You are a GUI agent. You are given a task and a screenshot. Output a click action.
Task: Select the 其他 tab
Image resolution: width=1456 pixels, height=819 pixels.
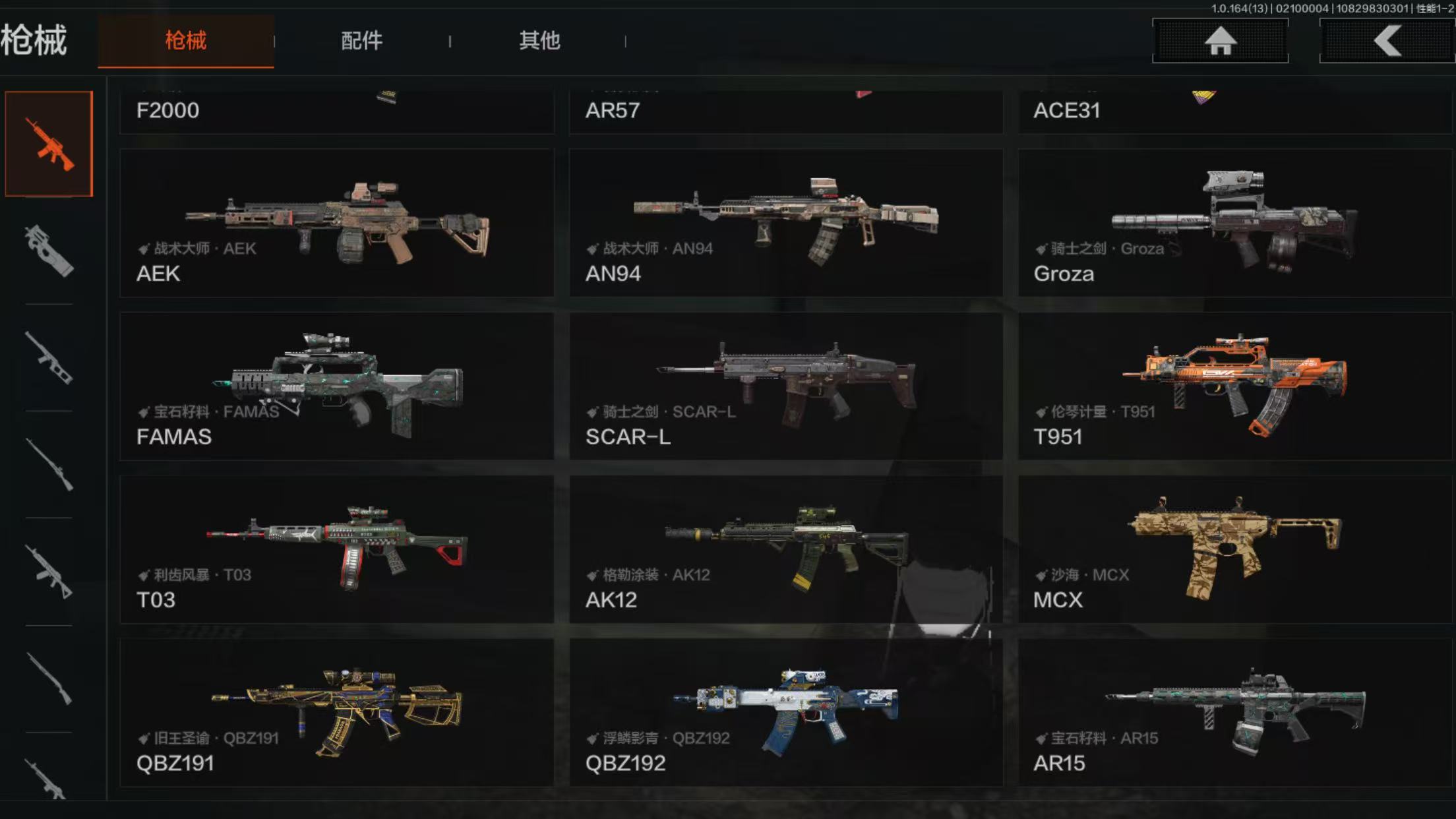click(x=539, y=41)
